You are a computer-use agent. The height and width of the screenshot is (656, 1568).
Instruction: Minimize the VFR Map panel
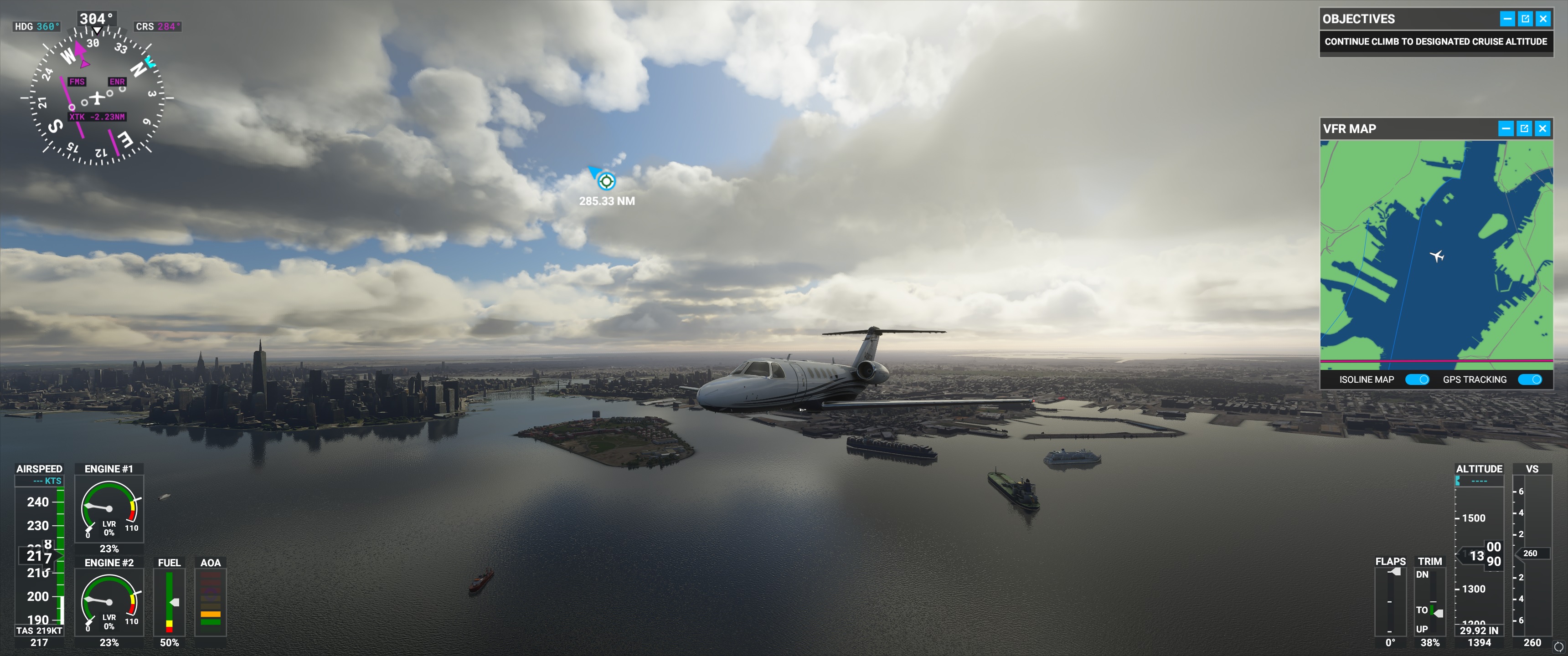1506,128
